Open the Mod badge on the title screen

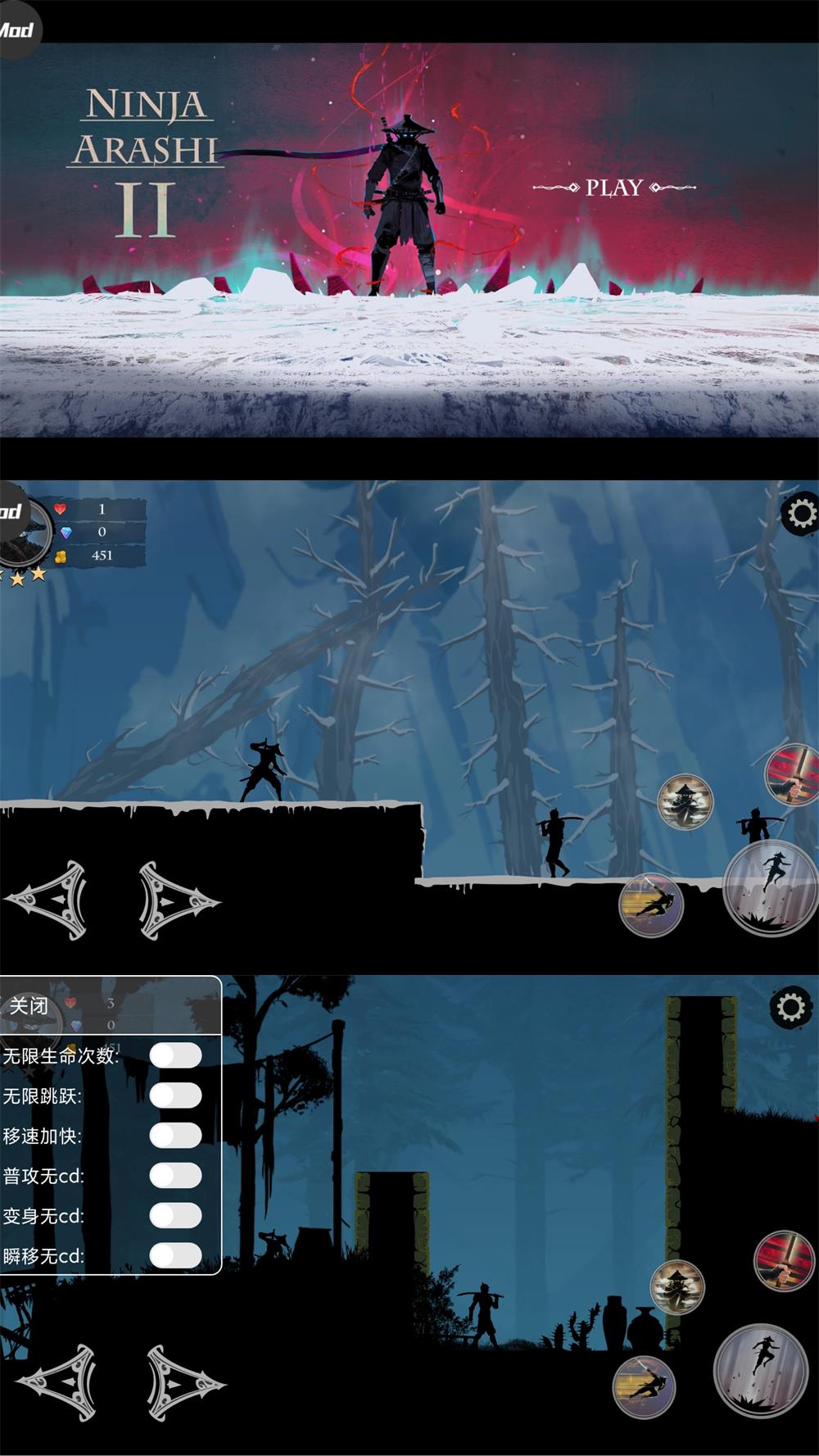(16, 31)
